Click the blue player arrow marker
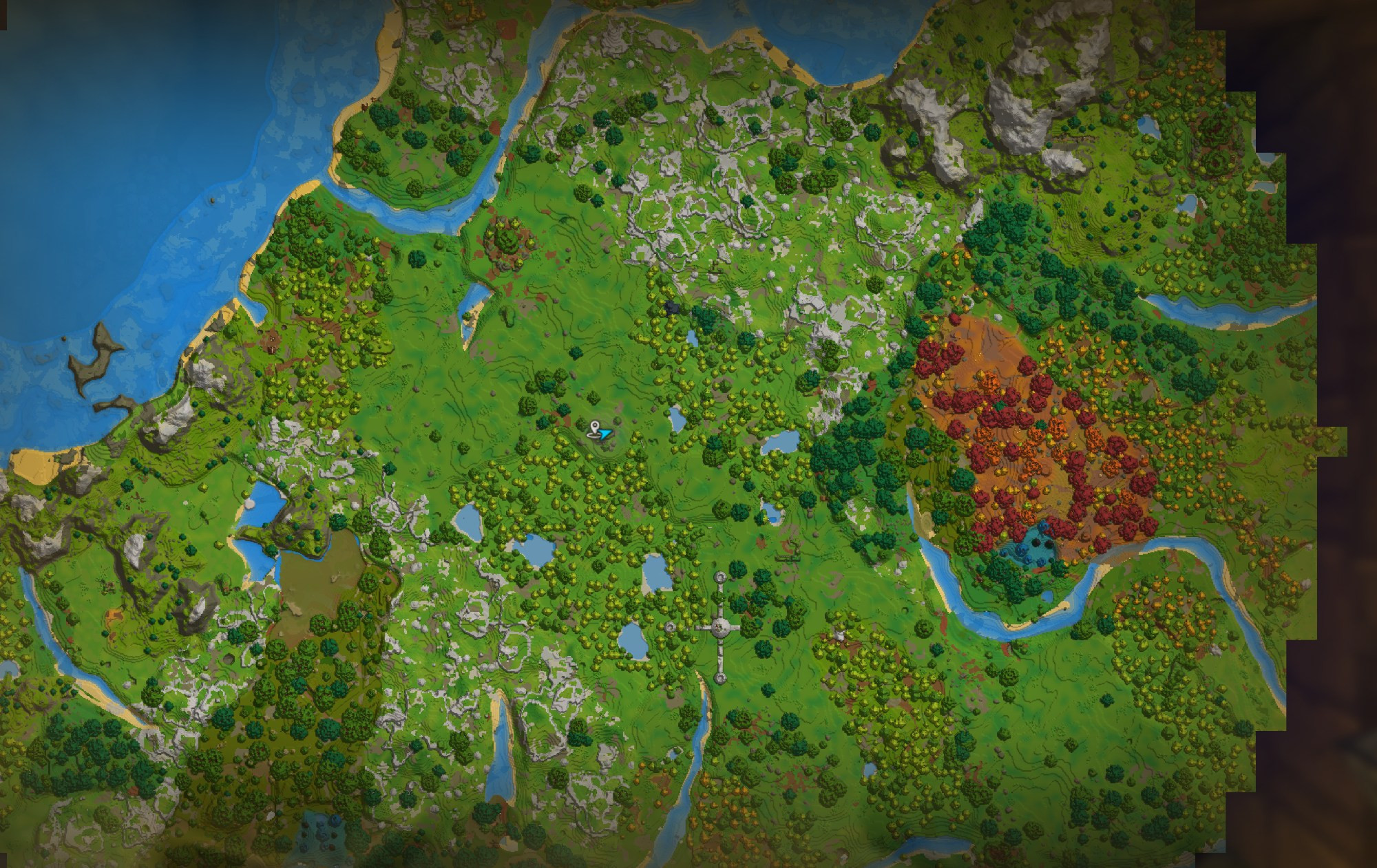Viewport: 1377px width, 868px height. point(605,434)
